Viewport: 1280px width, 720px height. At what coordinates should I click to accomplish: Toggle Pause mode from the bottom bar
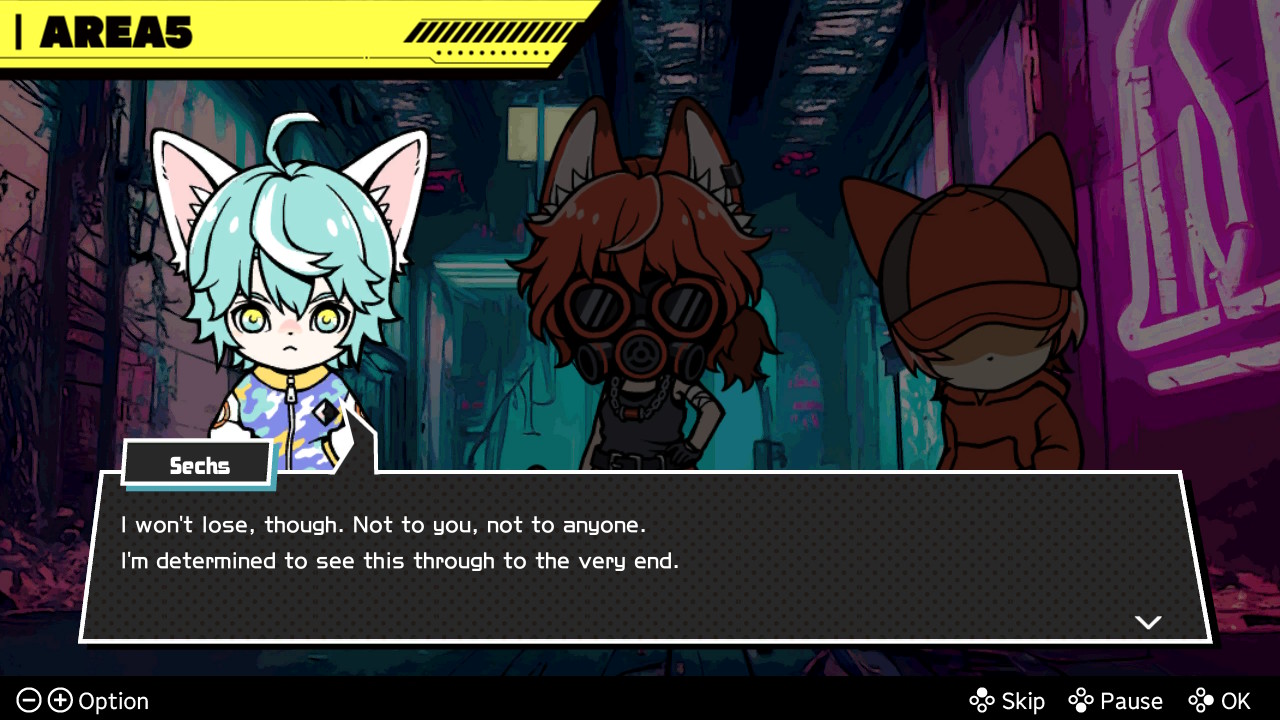[1131, 701]
